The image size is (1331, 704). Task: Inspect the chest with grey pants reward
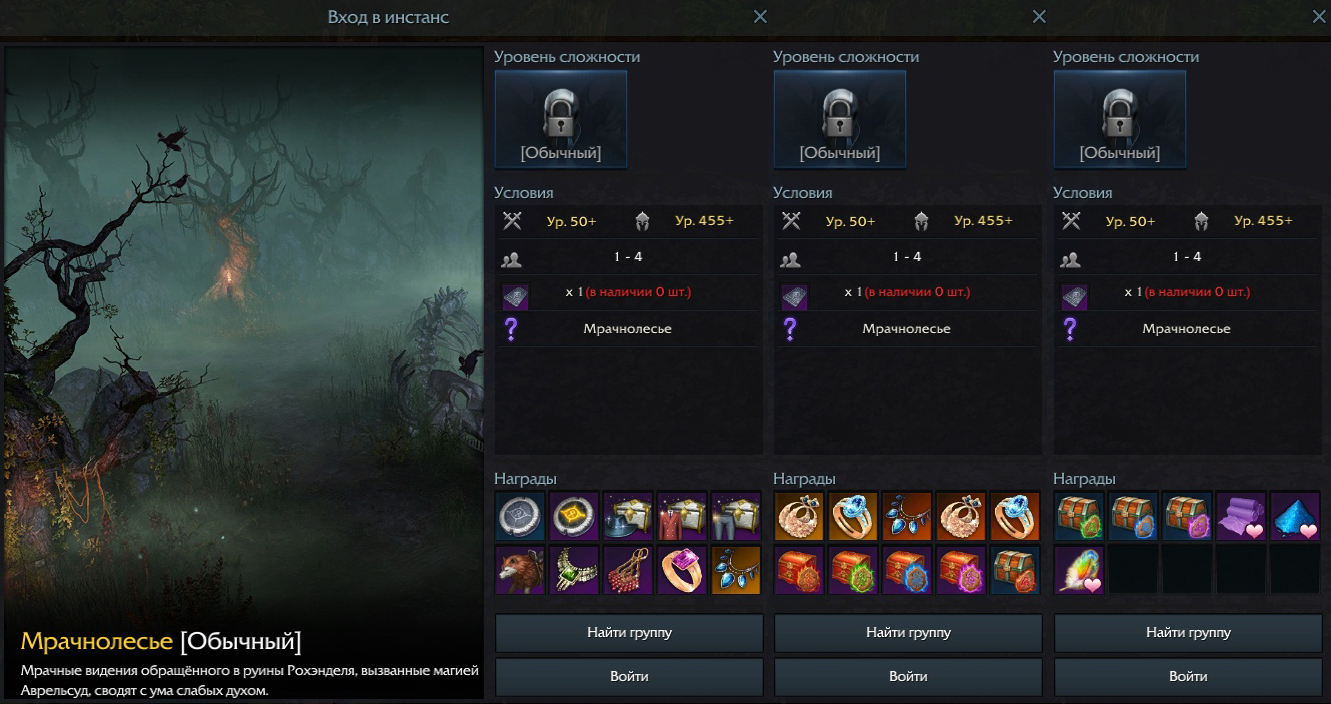[x=736, y=516]
